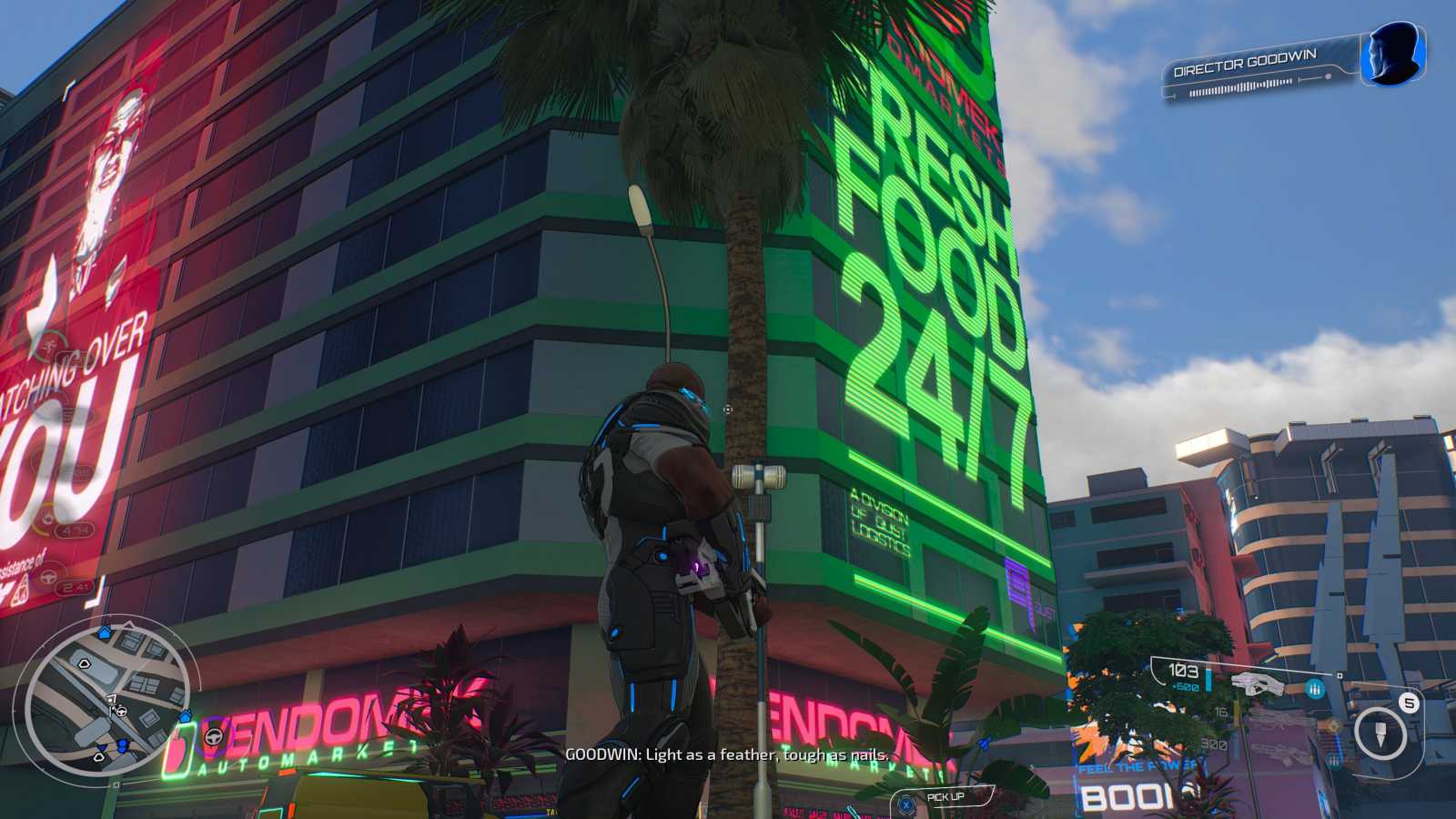Select the player position marker icon on the minimap
The image size is (1456, 819).
[110, 699]
